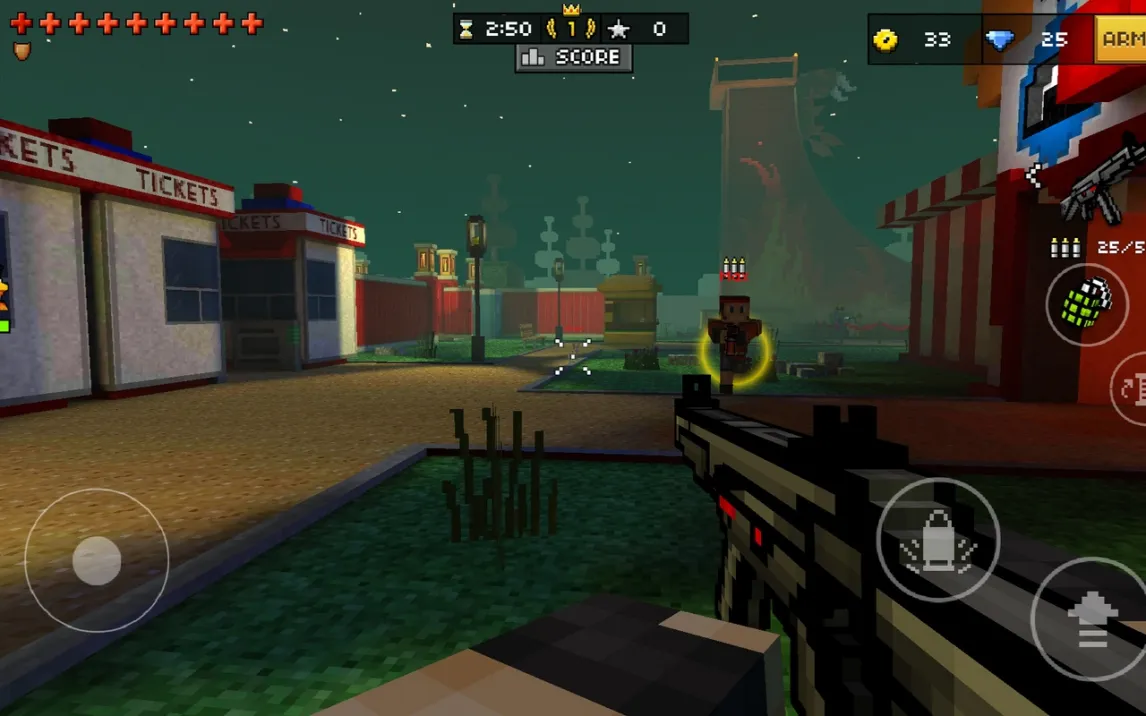Open the SCORE table
This screenshot has height=716, width=1146.
(574, 58)
